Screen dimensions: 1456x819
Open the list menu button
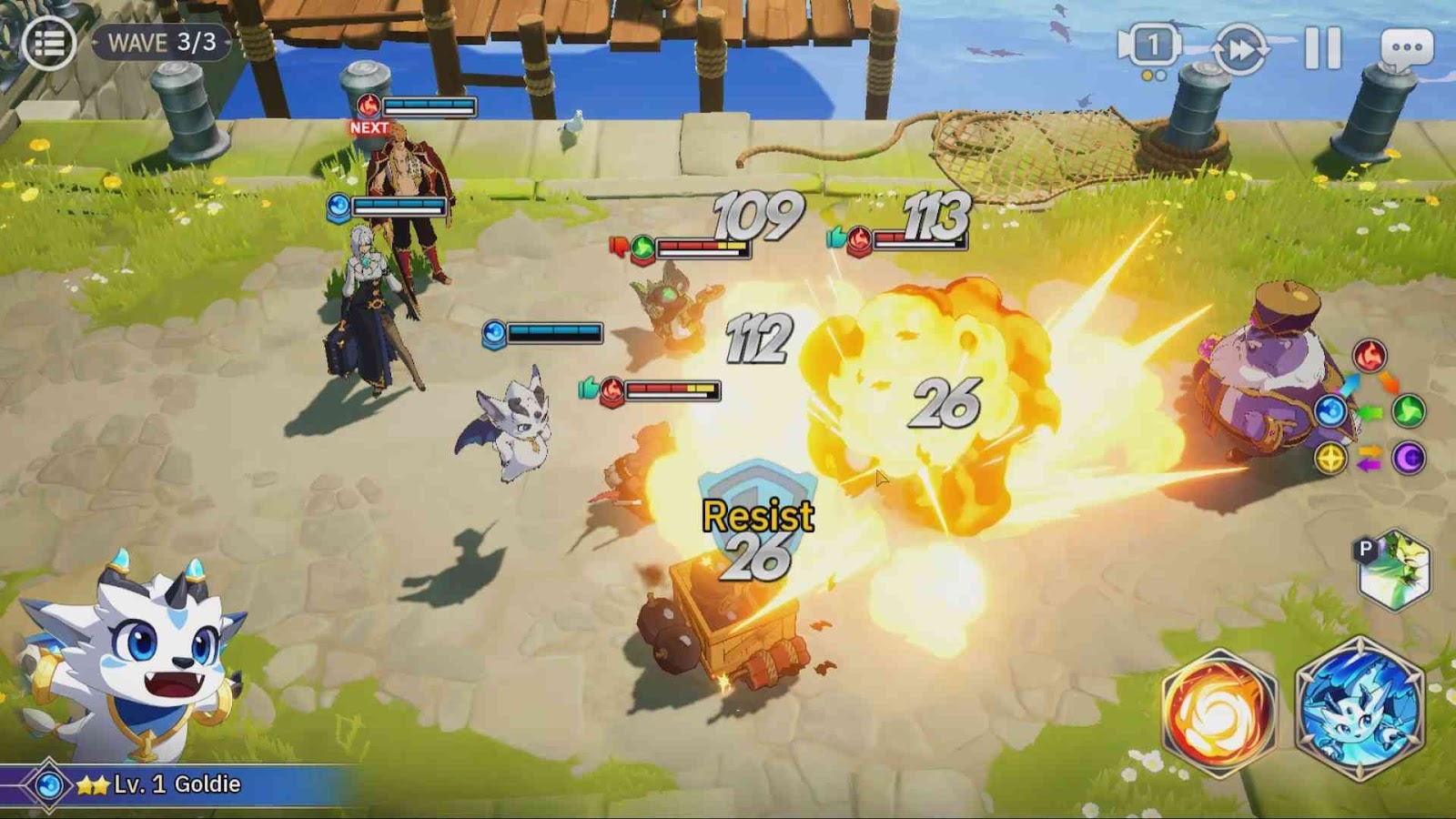[48, 43]
